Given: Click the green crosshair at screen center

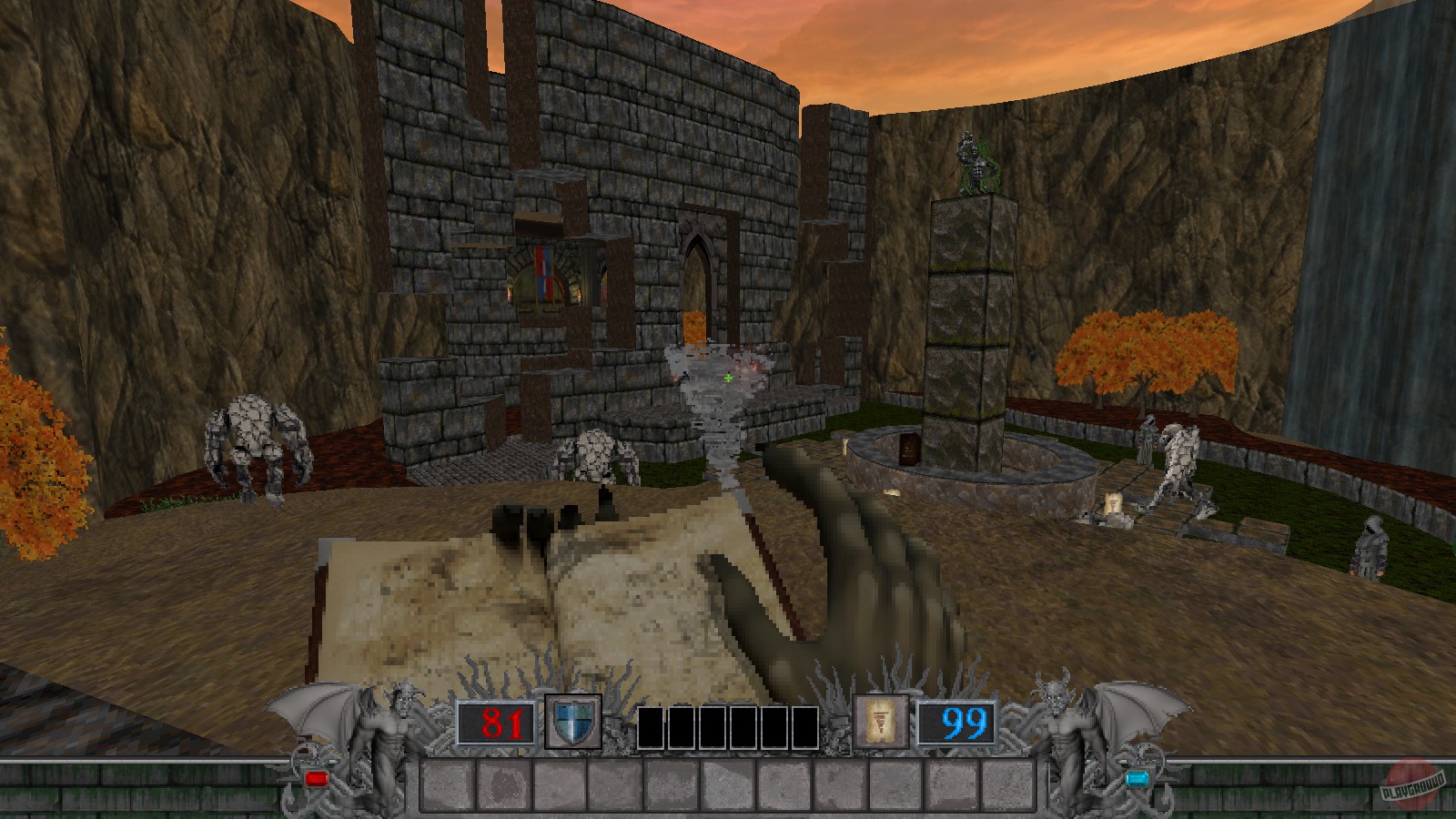Looking at the screenshot, I should (726, 376).
